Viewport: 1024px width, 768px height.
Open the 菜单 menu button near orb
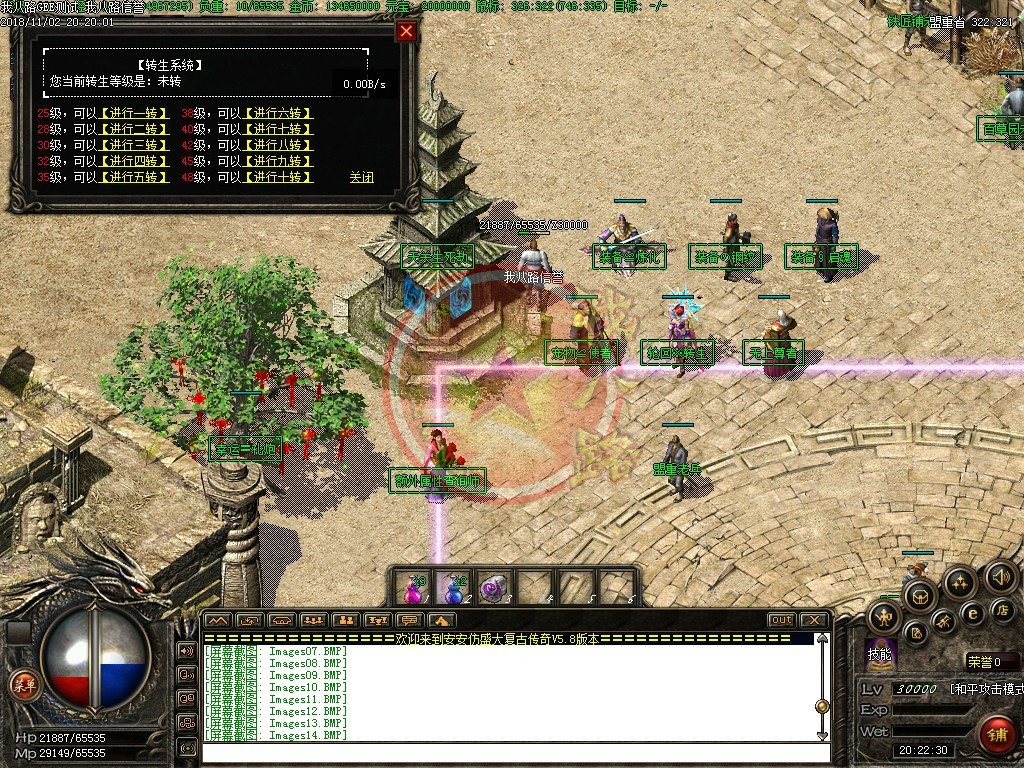pyautogui.click(x=22, y=684)
